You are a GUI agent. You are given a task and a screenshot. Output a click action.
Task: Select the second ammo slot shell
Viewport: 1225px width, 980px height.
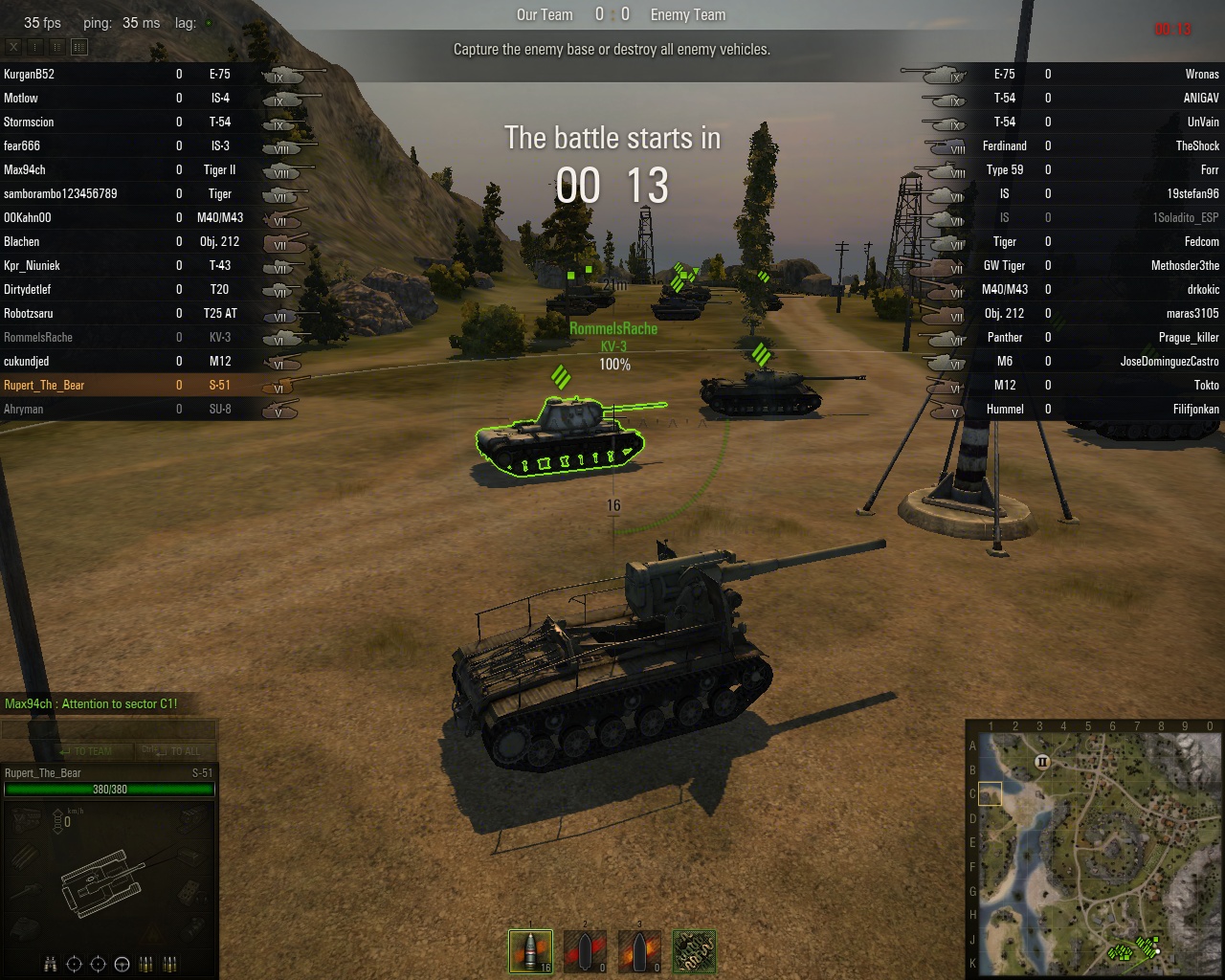pyautogui.click(x=585, y=951)
